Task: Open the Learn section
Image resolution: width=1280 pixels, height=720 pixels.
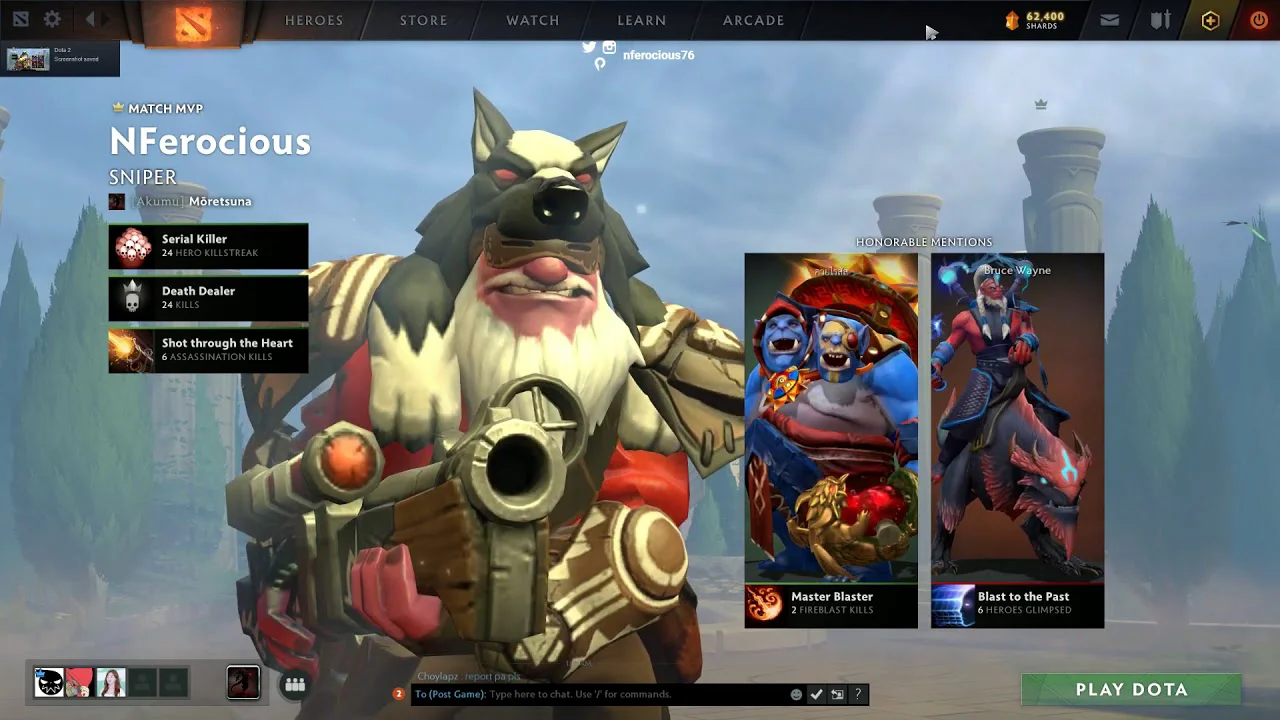Action: (642, 20)
